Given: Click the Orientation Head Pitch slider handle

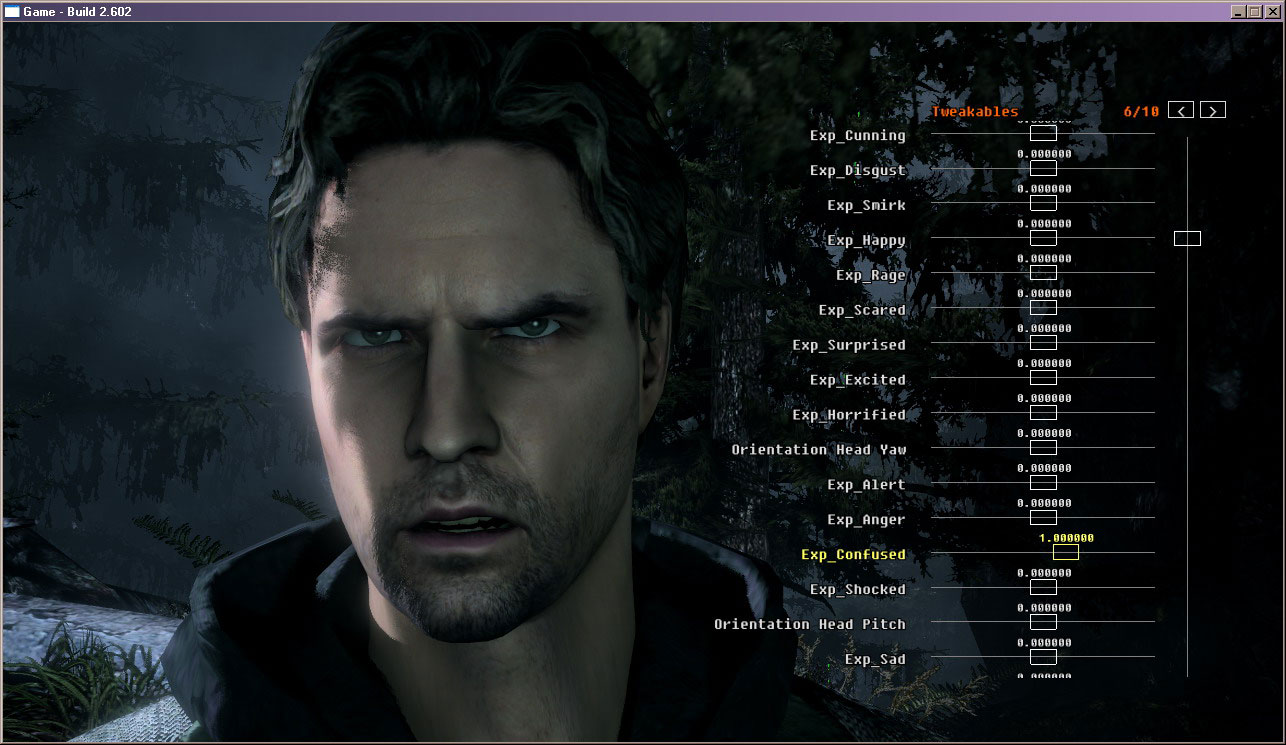Looking at the screenshot, I should [1043, 623].
